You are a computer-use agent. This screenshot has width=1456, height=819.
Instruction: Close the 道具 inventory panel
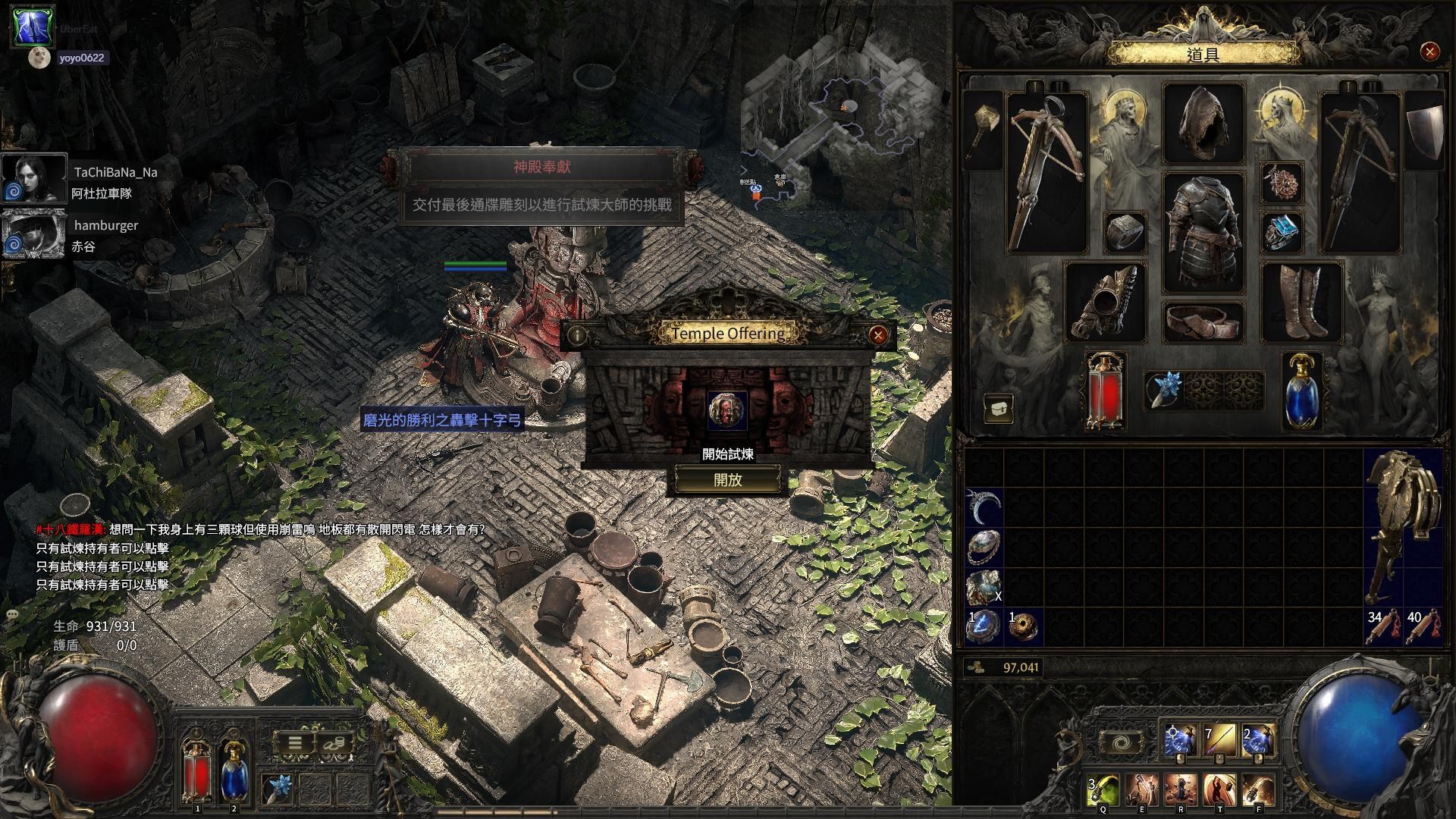coord(1429,52)
